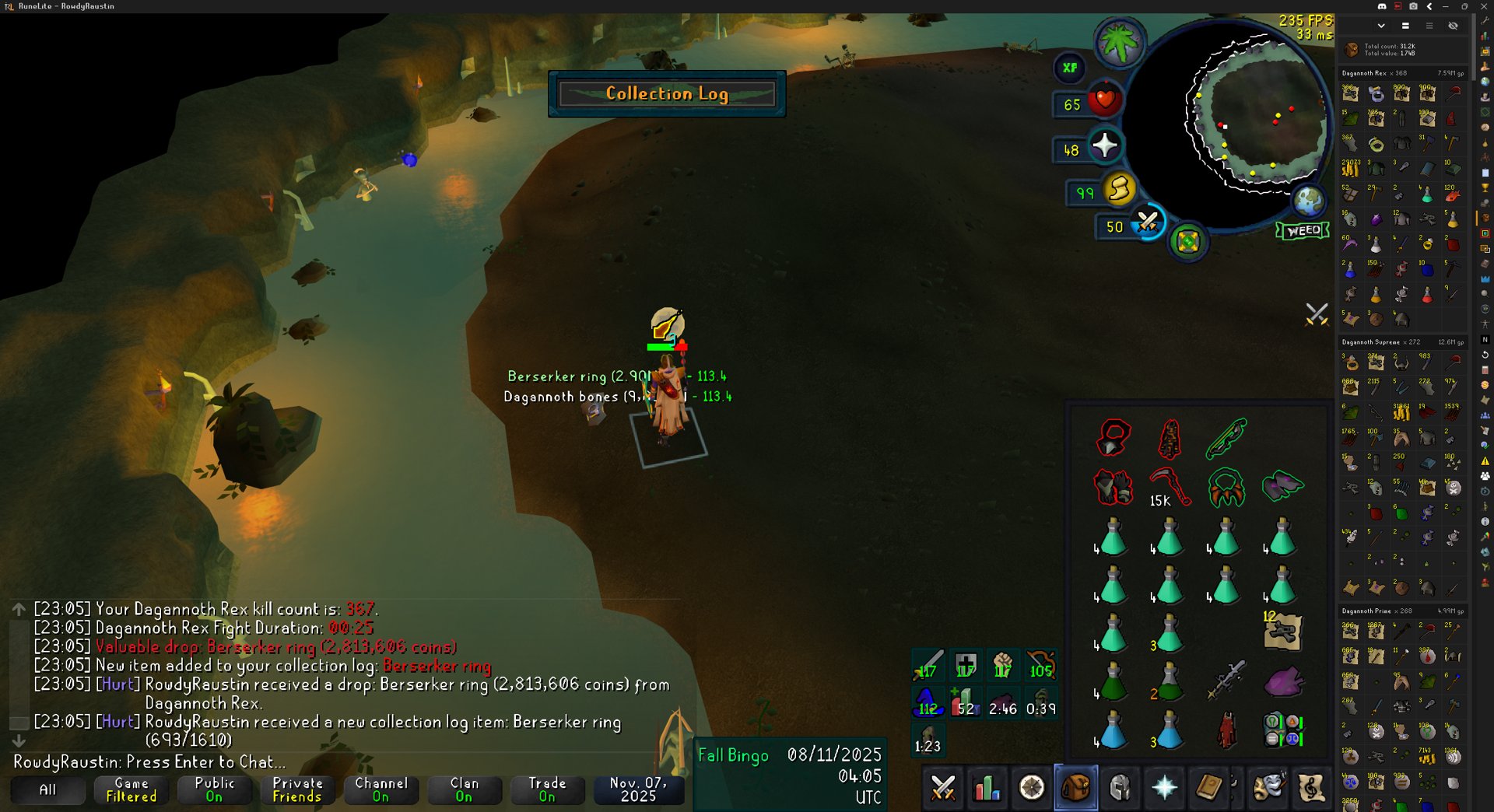Viewport: 1494px width, 812px height.
Task: Toggle the XP drops orb
Action: (x=1070, y=68)
